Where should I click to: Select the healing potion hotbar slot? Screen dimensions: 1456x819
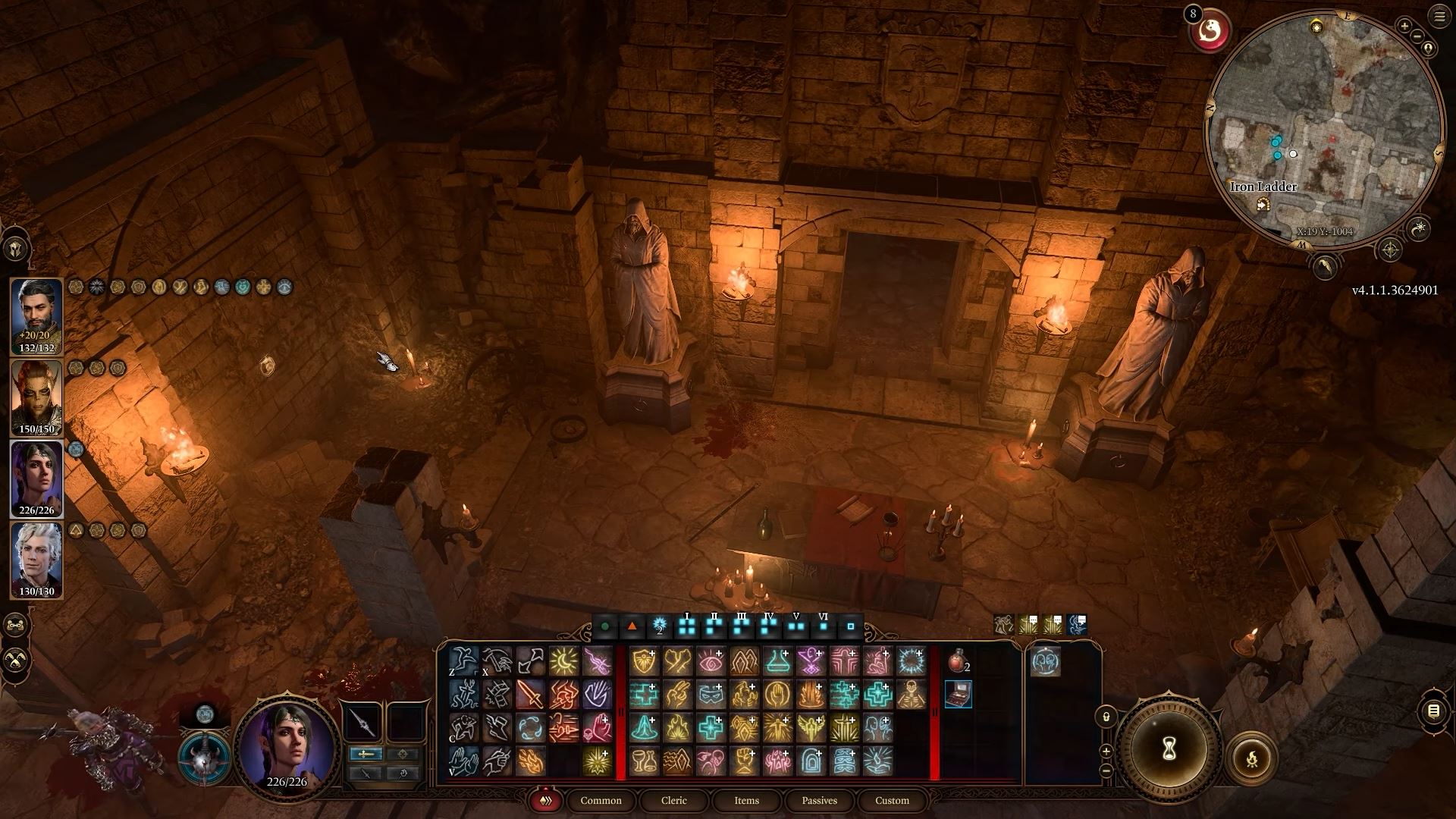958,661
